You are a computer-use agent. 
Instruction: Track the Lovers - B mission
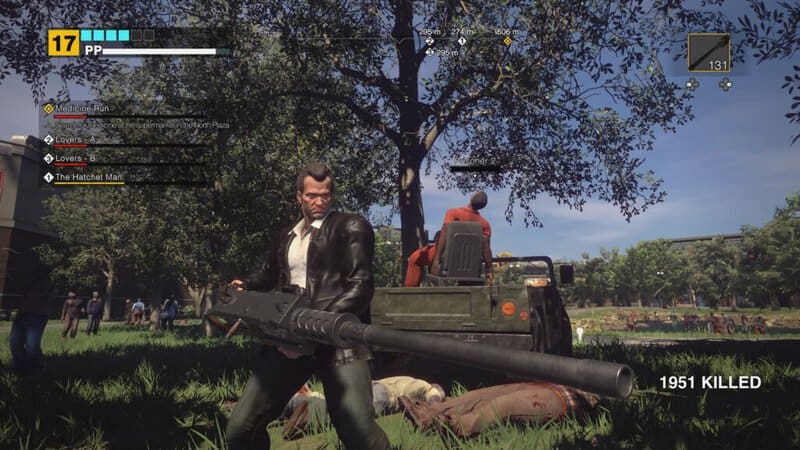[x=76, y=158]
